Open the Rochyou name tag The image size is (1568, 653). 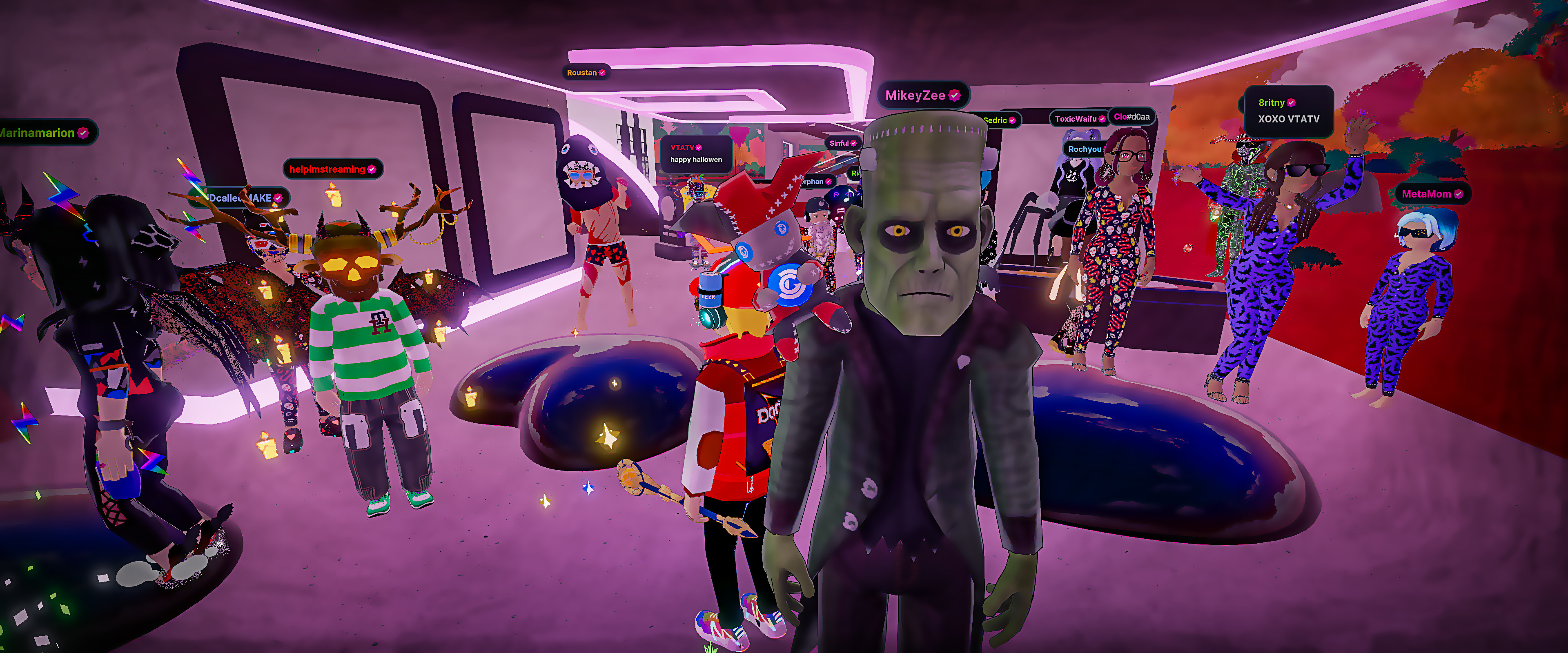pyautogui.click(x=1084, y=149)
